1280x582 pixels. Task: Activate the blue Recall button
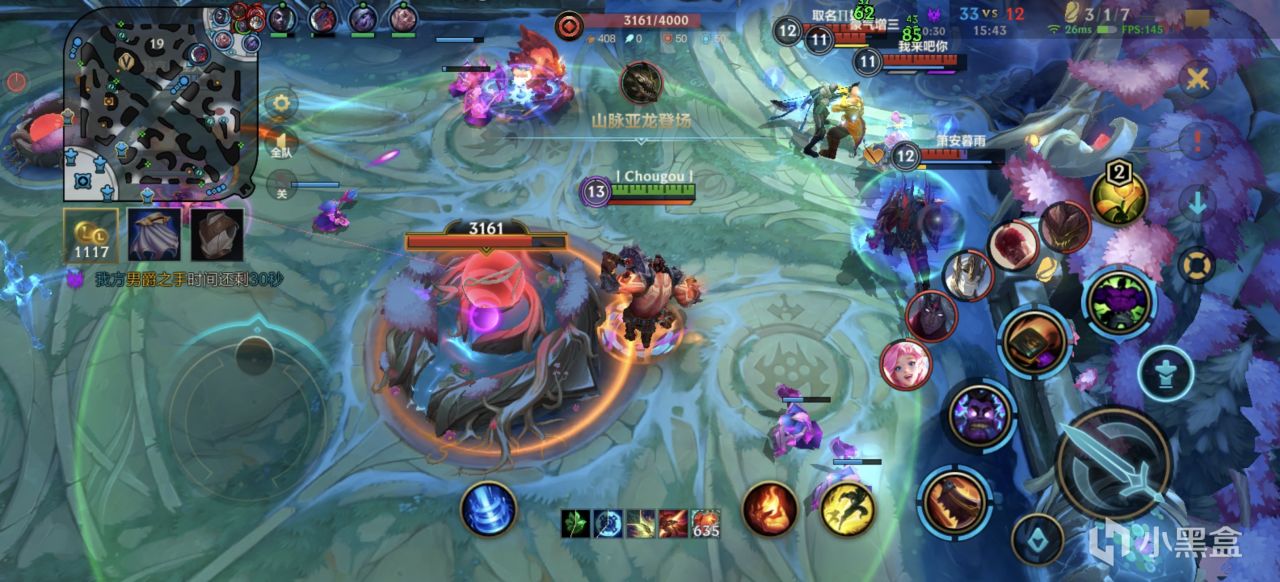[x=488, y=508]
